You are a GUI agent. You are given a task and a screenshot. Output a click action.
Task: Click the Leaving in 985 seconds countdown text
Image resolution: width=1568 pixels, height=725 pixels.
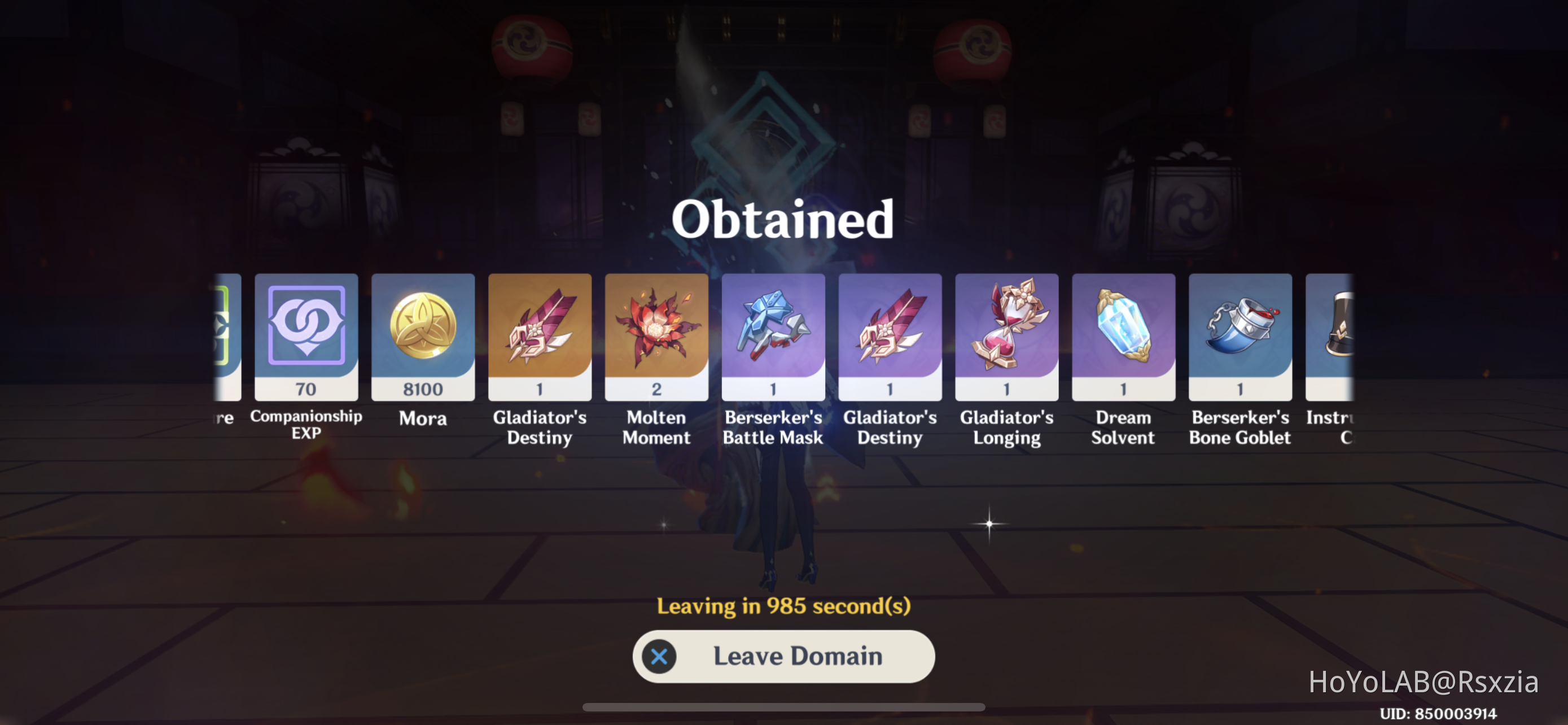coord(784,605)
